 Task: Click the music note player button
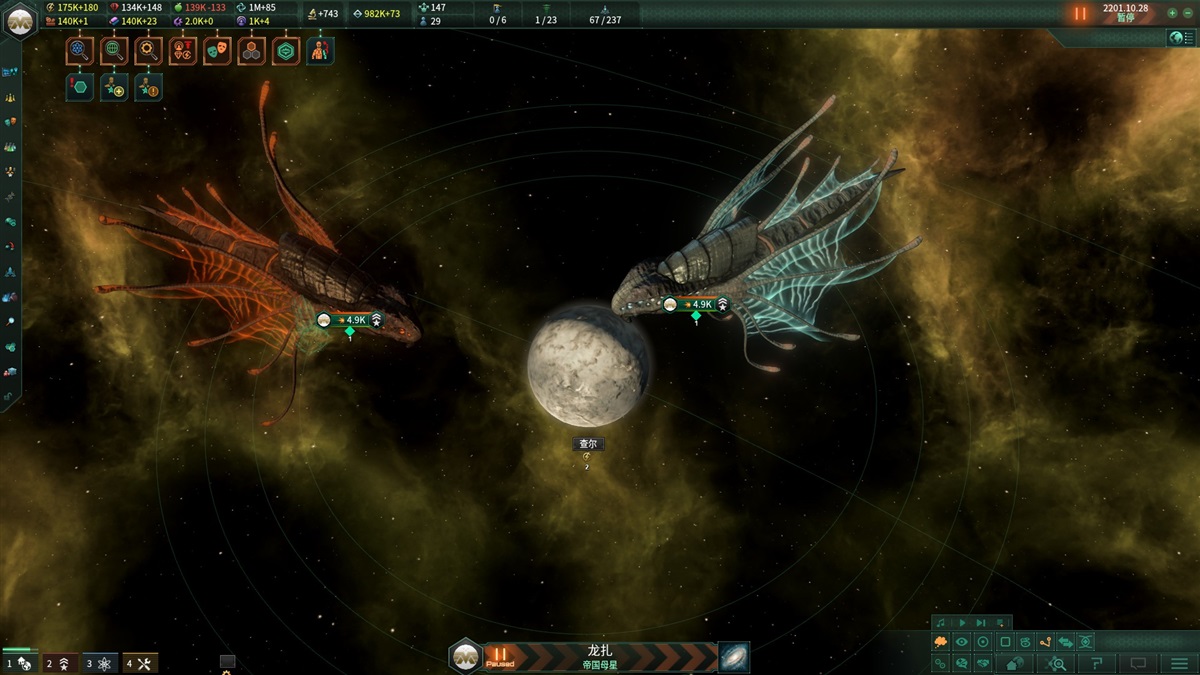pos(940,622)
